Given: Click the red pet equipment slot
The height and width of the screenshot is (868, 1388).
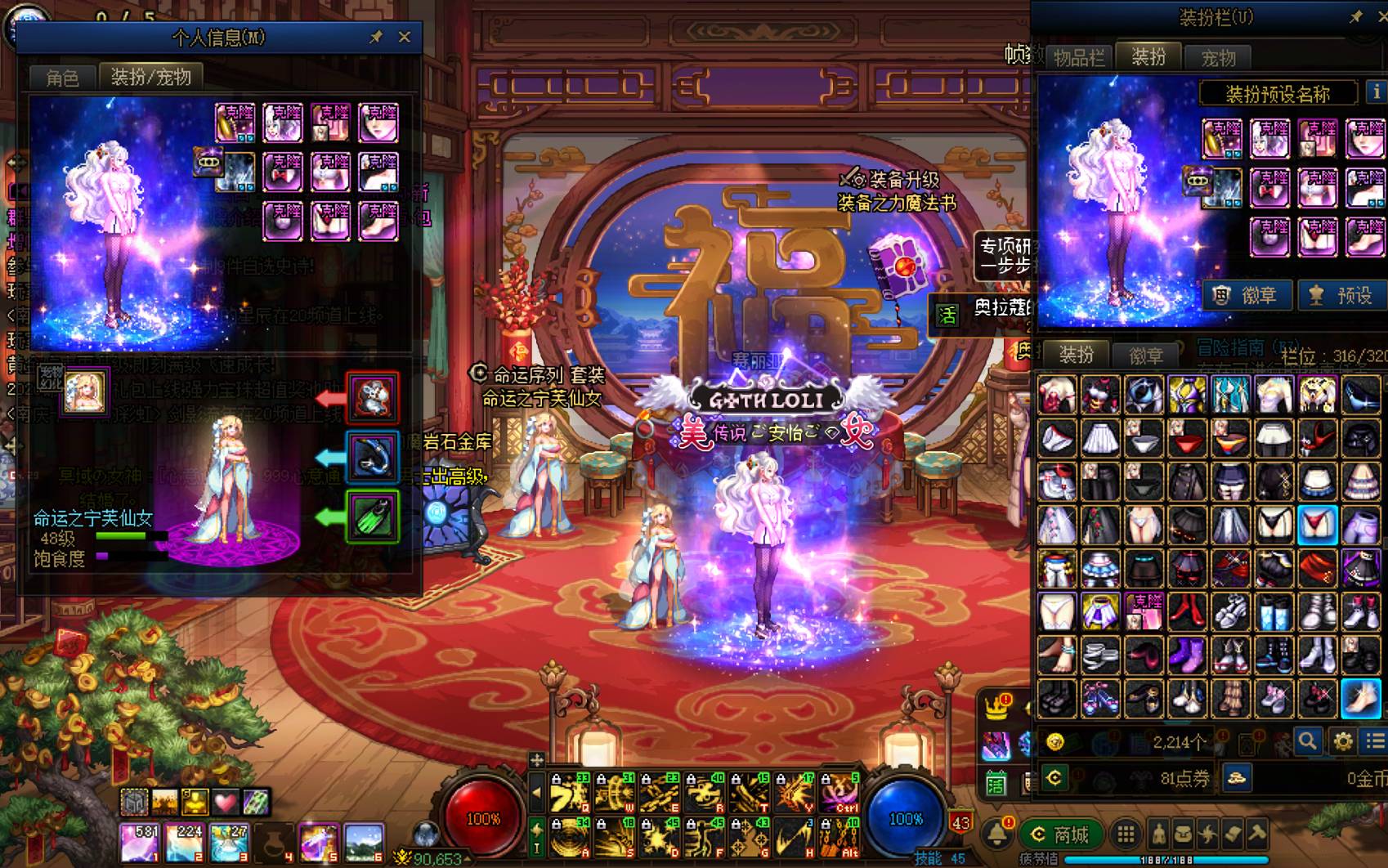Looking at the screenshot, I should point(373,398).
